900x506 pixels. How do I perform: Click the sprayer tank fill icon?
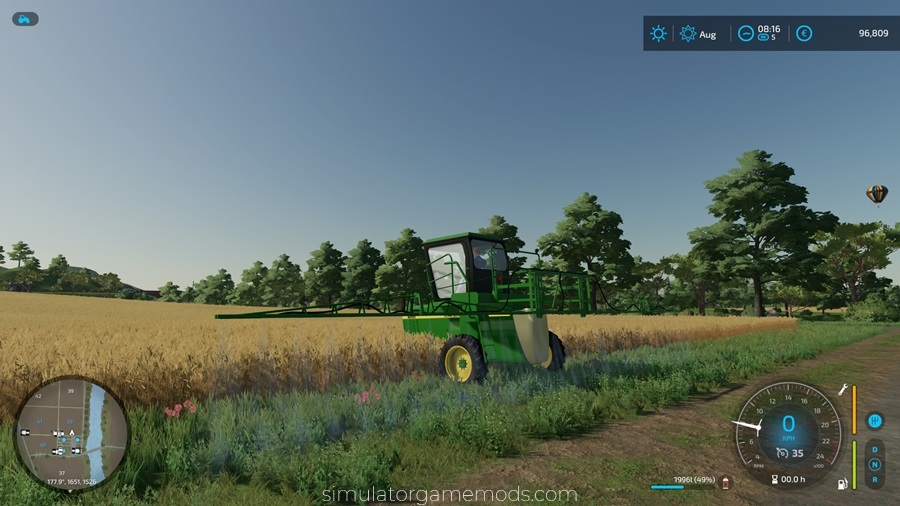[x=726, y=482]
